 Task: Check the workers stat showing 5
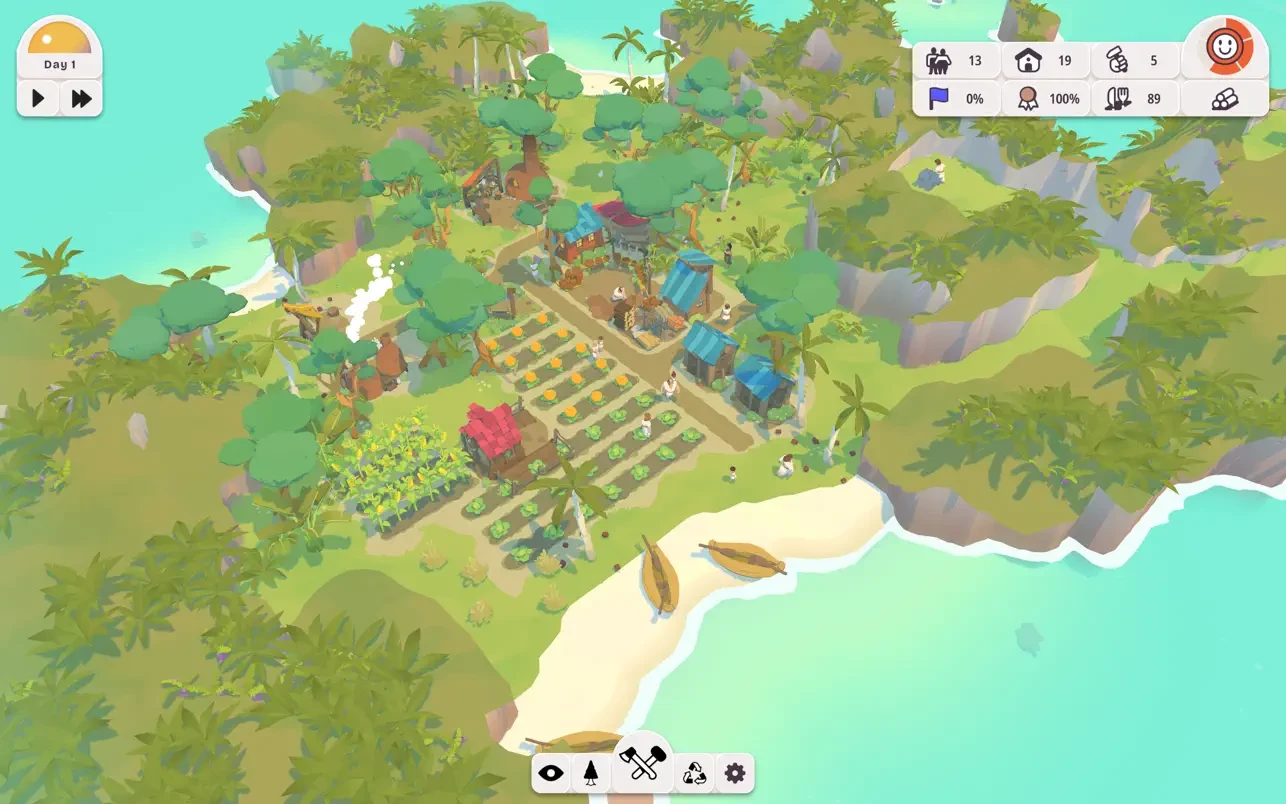(1128, 60)
